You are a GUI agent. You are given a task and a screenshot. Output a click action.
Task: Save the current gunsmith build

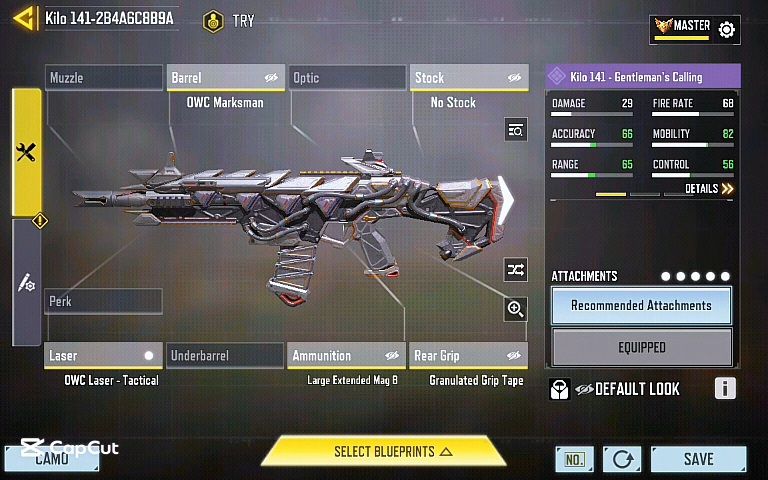click(x=698, y=459)
